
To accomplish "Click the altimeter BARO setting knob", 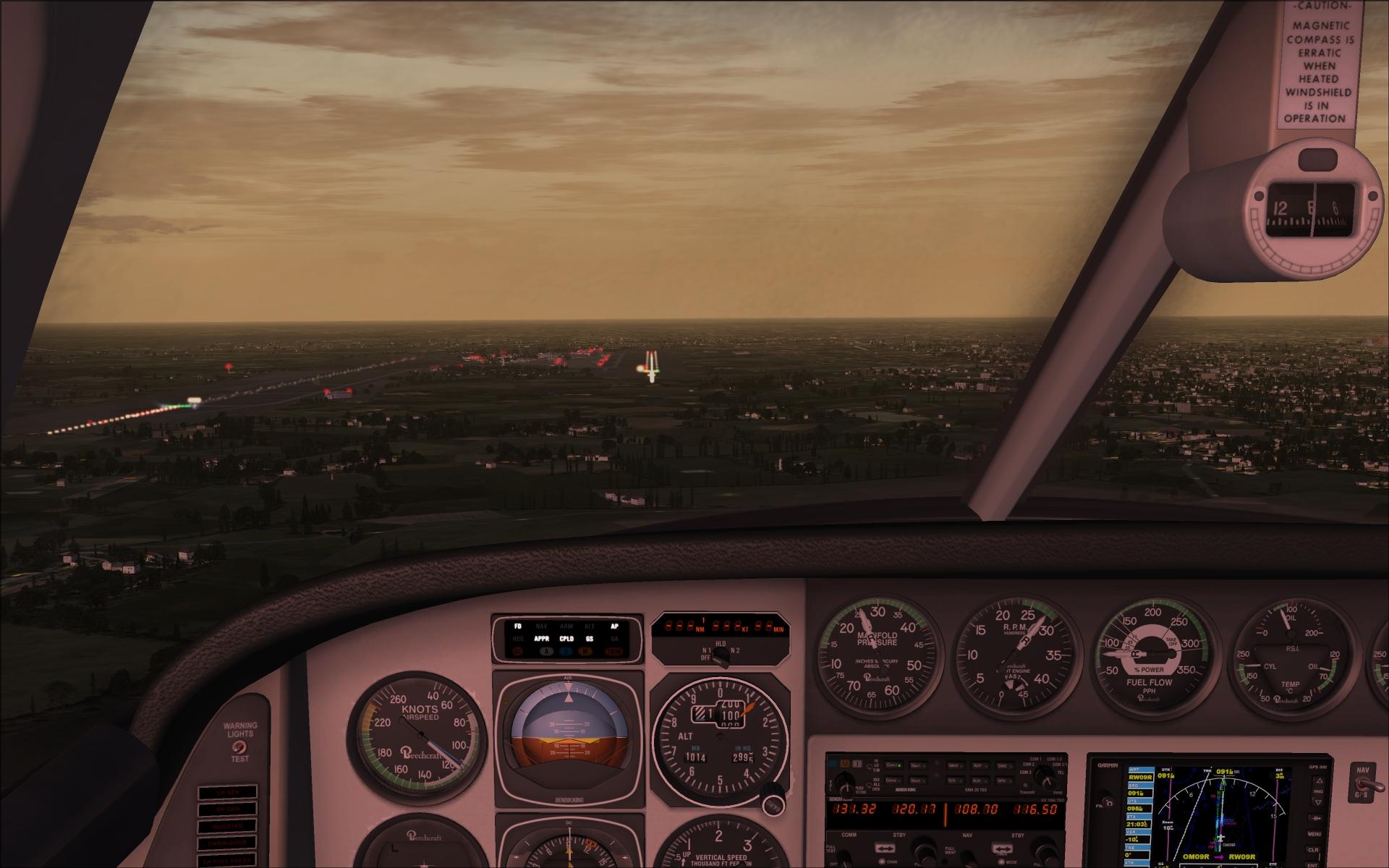I will click(773, 804).
